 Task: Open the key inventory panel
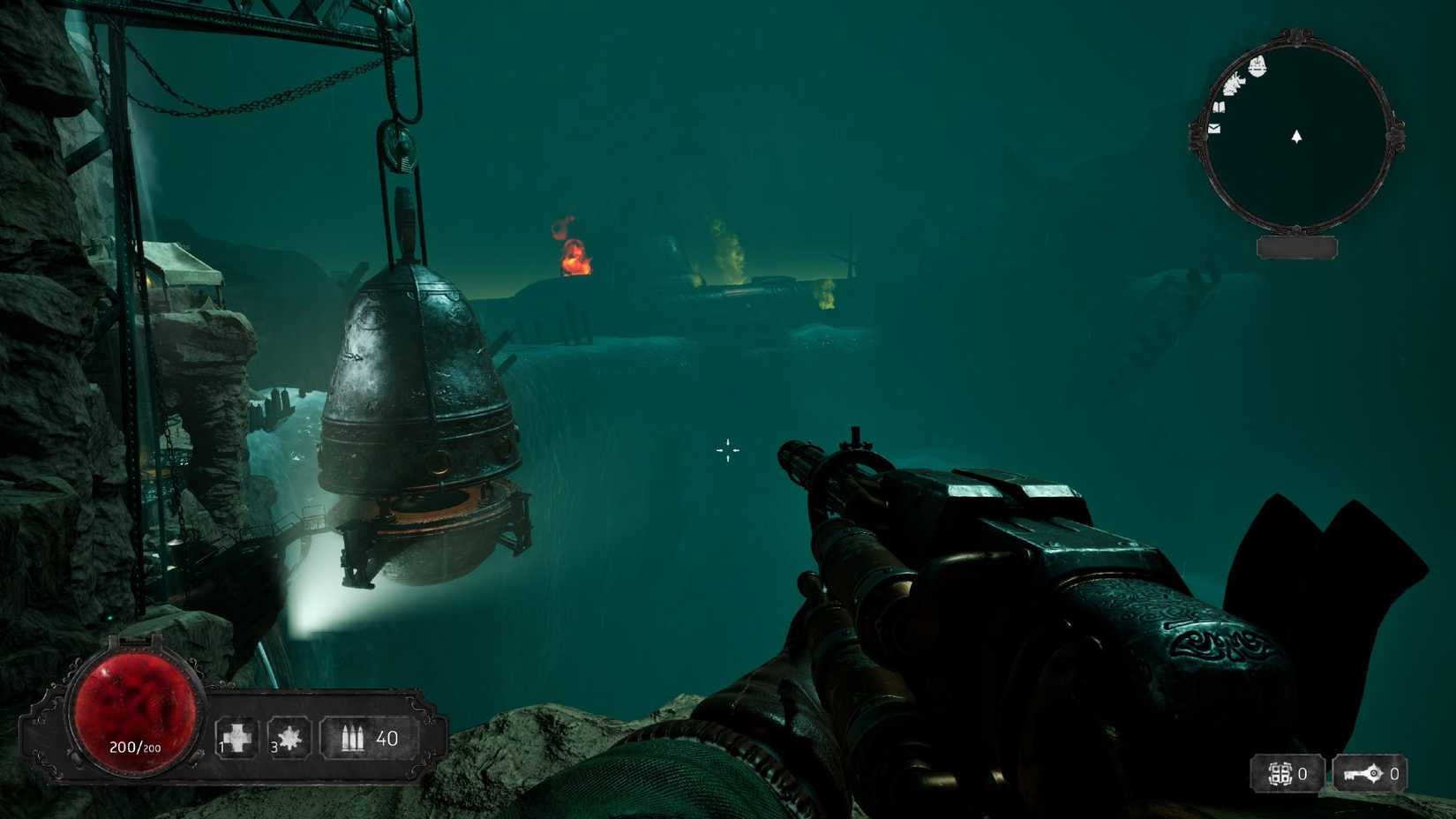click(x=1372, y=774)
